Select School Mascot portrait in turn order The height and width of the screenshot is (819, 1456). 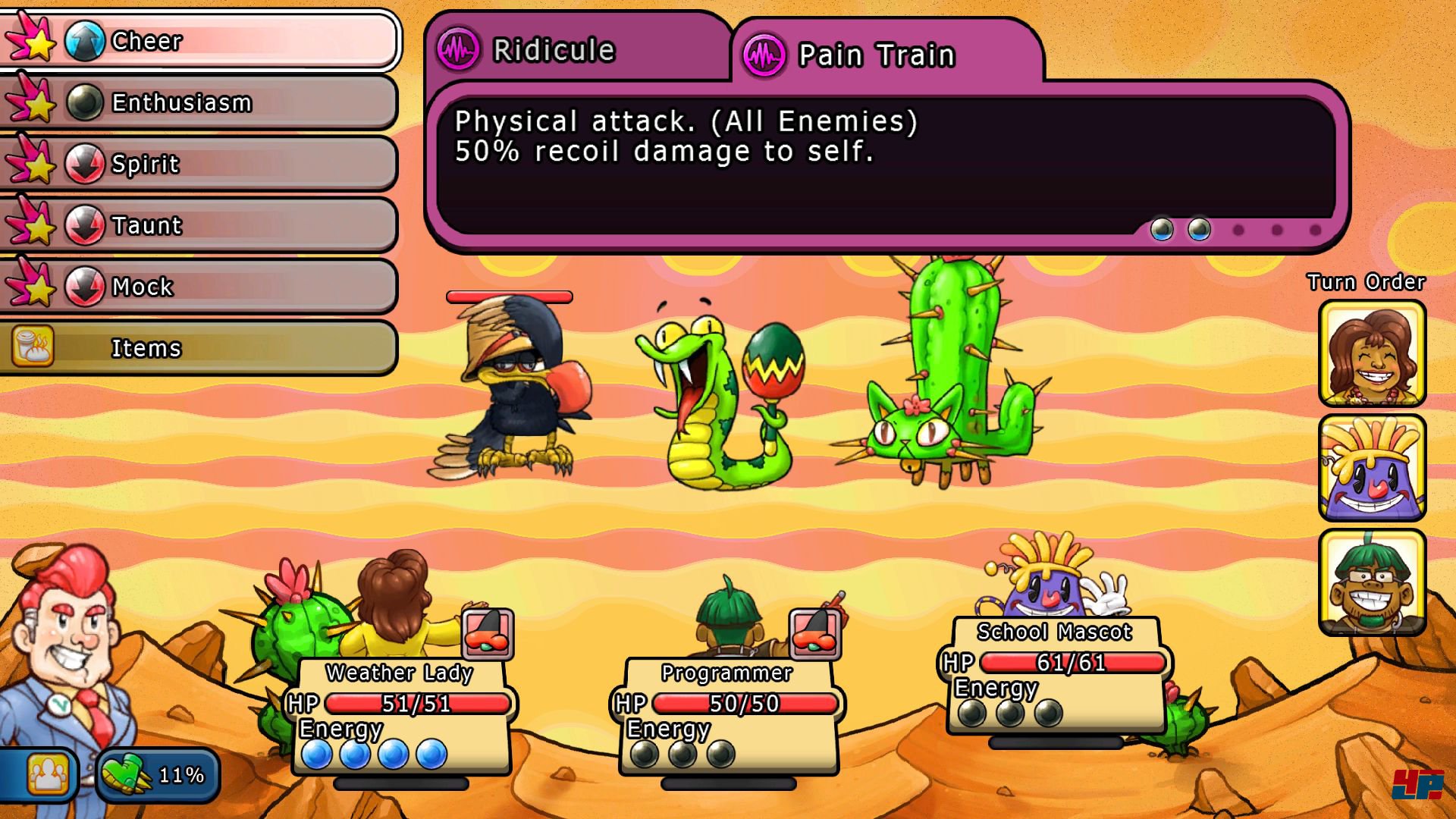[x=1372, y=468]
